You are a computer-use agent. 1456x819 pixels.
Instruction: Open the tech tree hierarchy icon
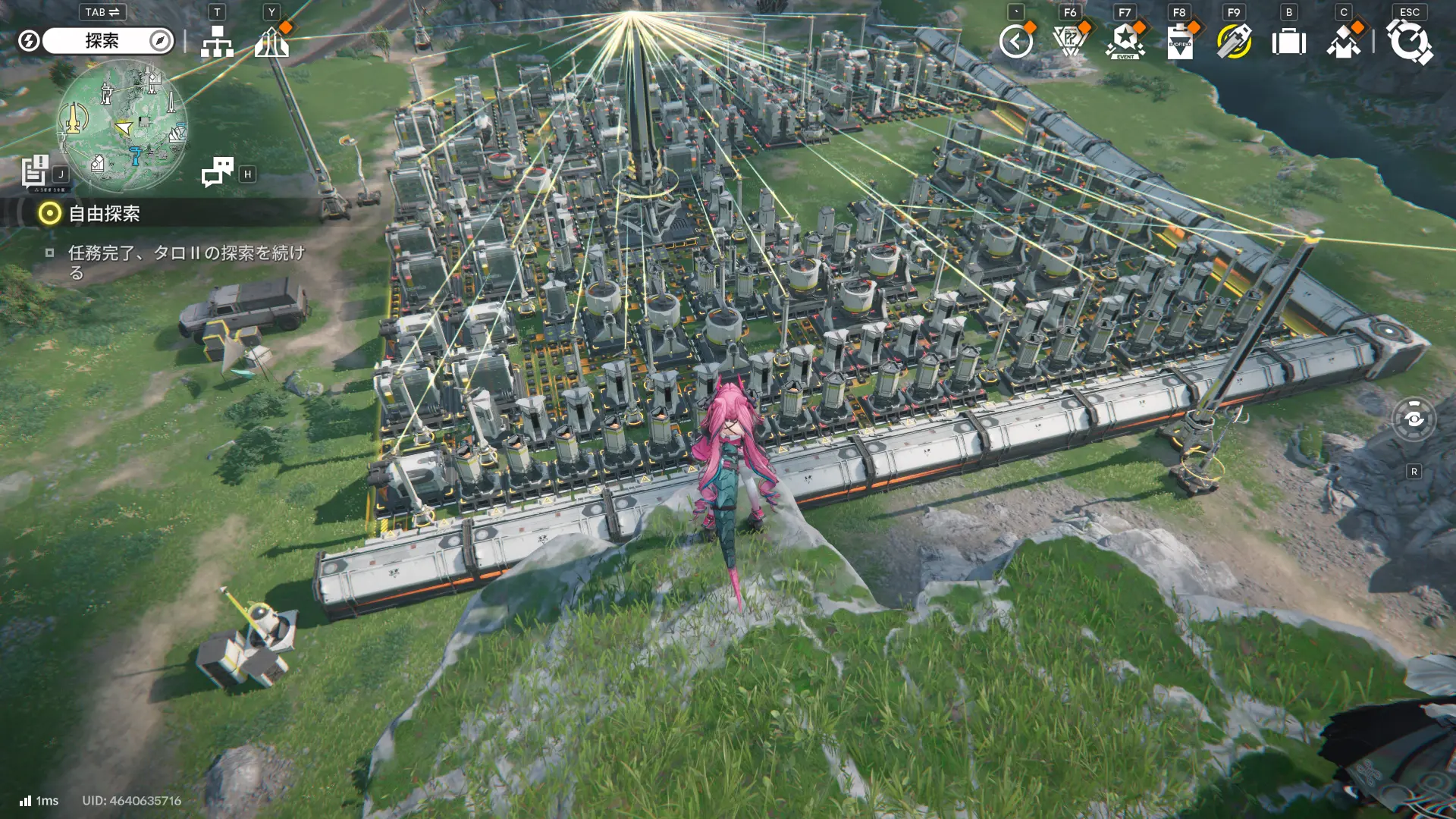217,42
